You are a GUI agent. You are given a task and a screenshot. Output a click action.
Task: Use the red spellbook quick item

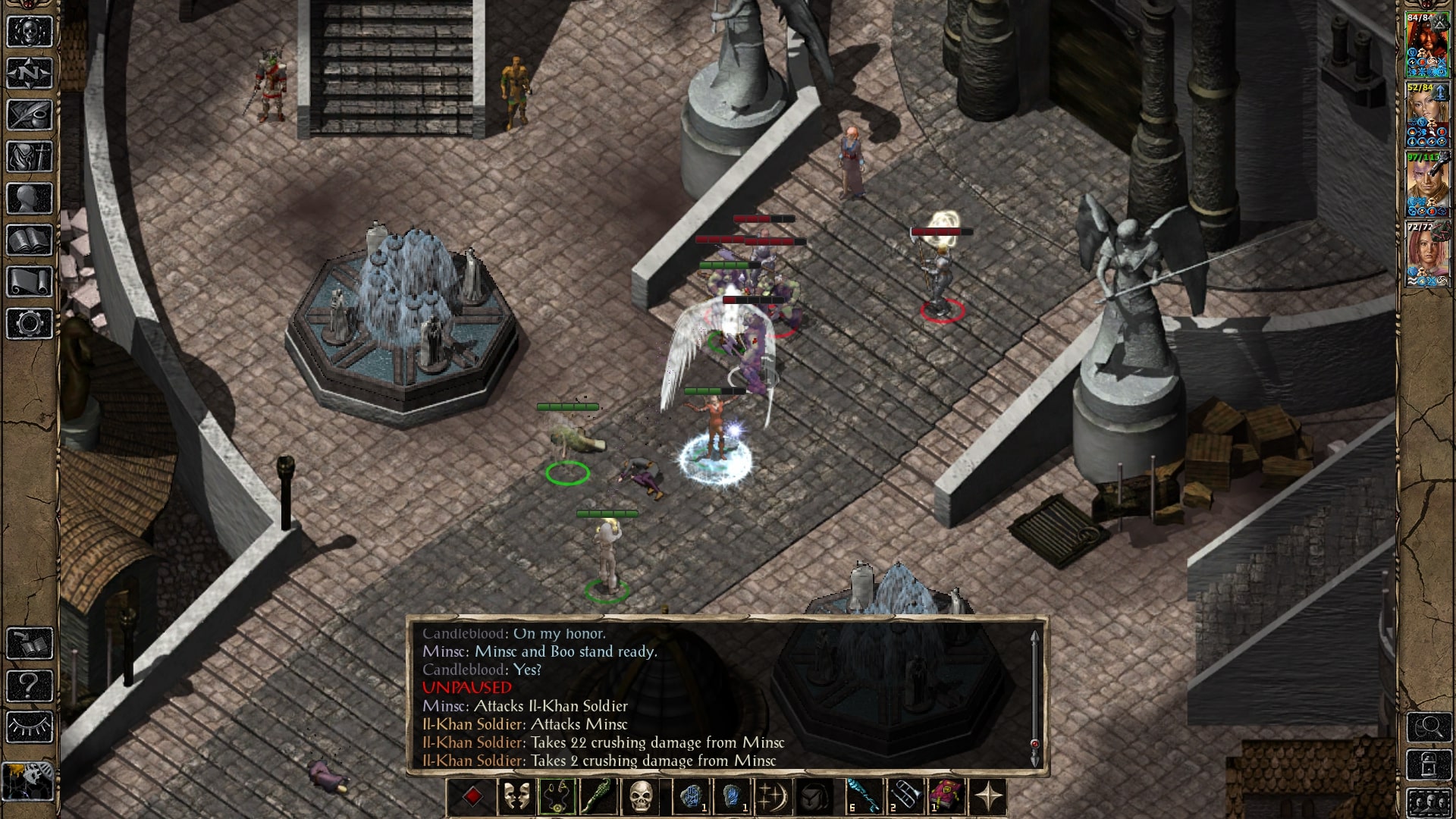click(x=946, y=796)
